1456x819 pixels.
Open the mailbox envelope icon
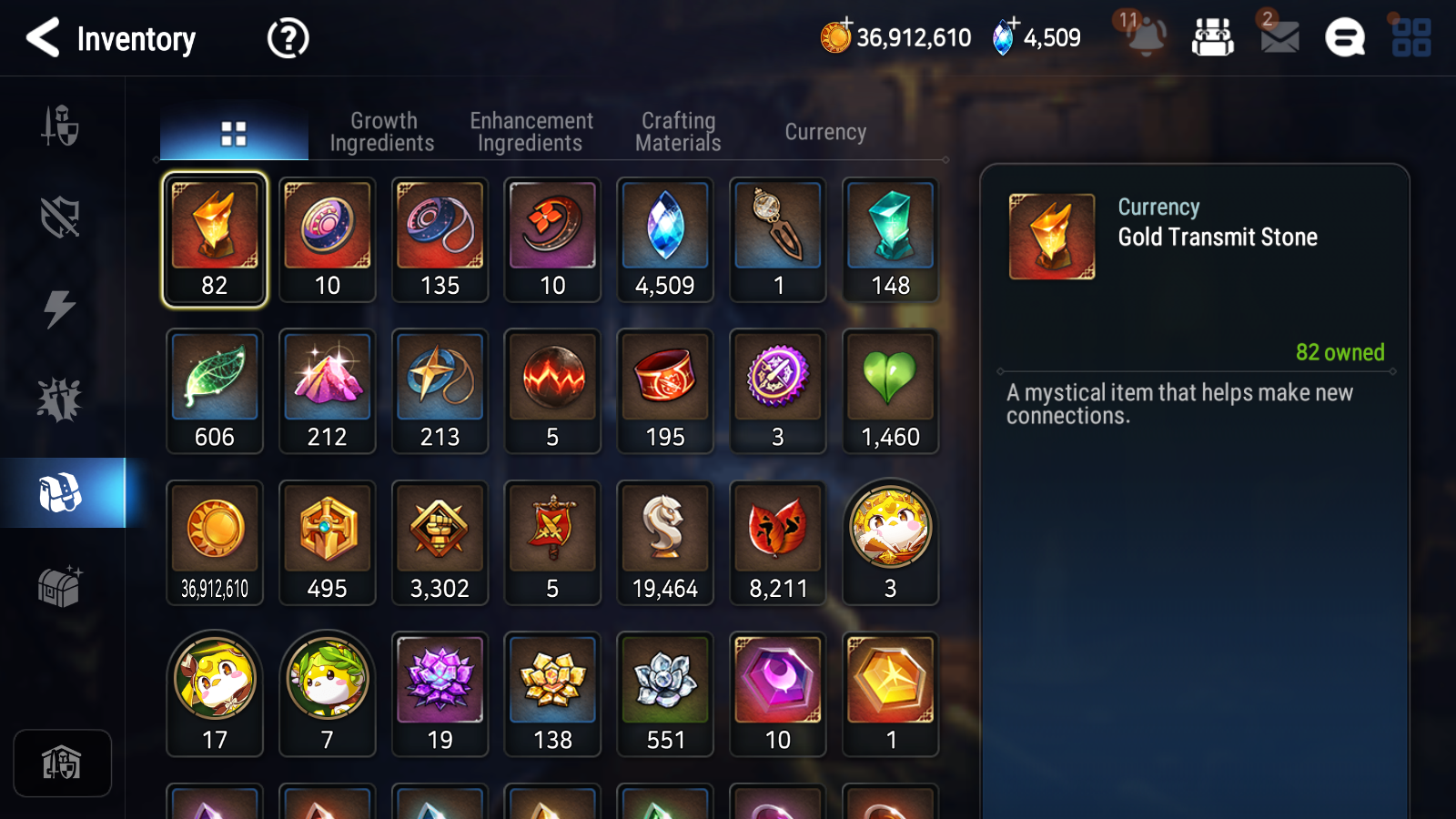pyautogui.click(x=1279, y=37)
